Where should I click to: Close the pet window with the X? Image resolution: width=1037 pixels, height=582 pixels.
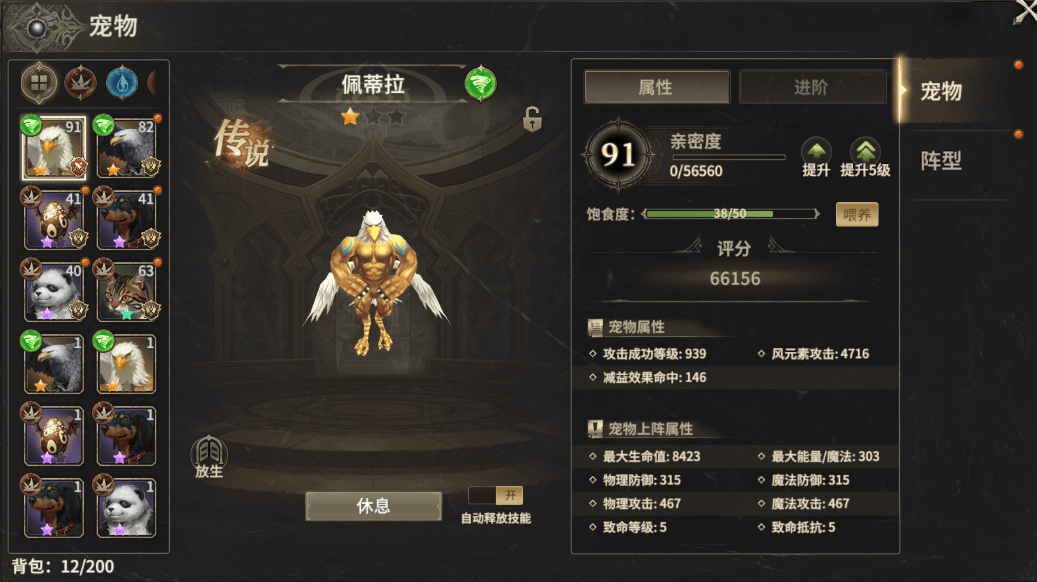(1024, 11)
